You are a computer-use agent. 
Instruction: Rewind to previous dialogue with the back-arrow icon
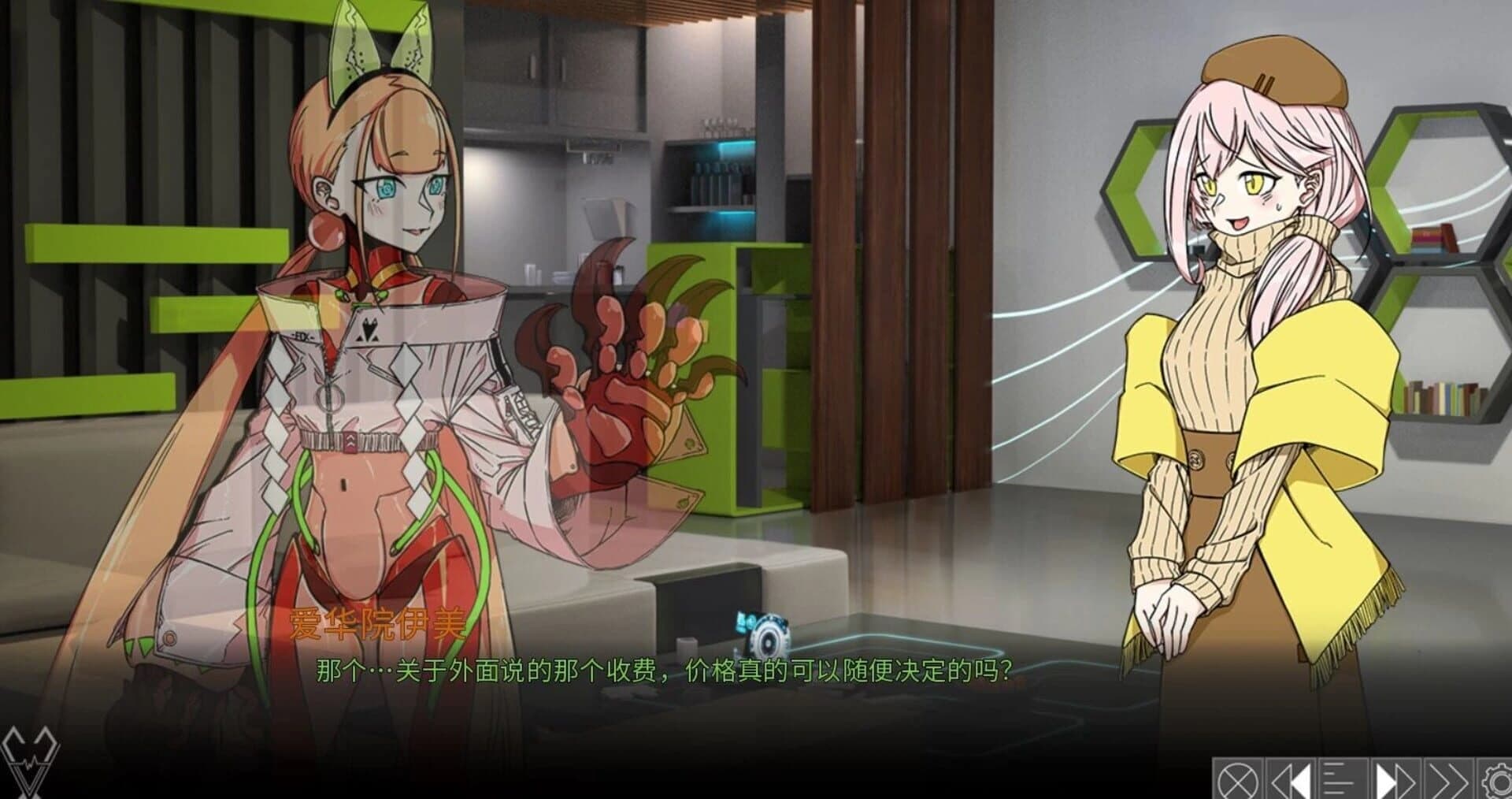(1291, 784)
